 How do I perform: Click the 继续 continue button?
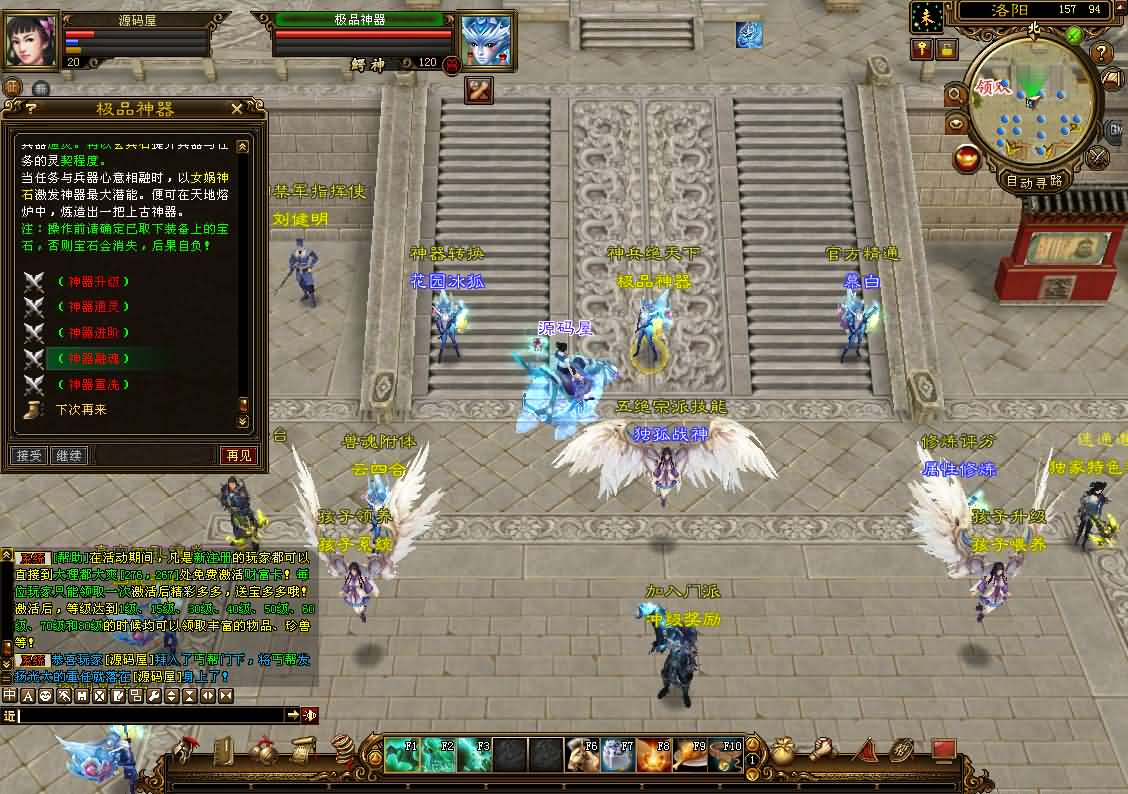tap(69, 456)
